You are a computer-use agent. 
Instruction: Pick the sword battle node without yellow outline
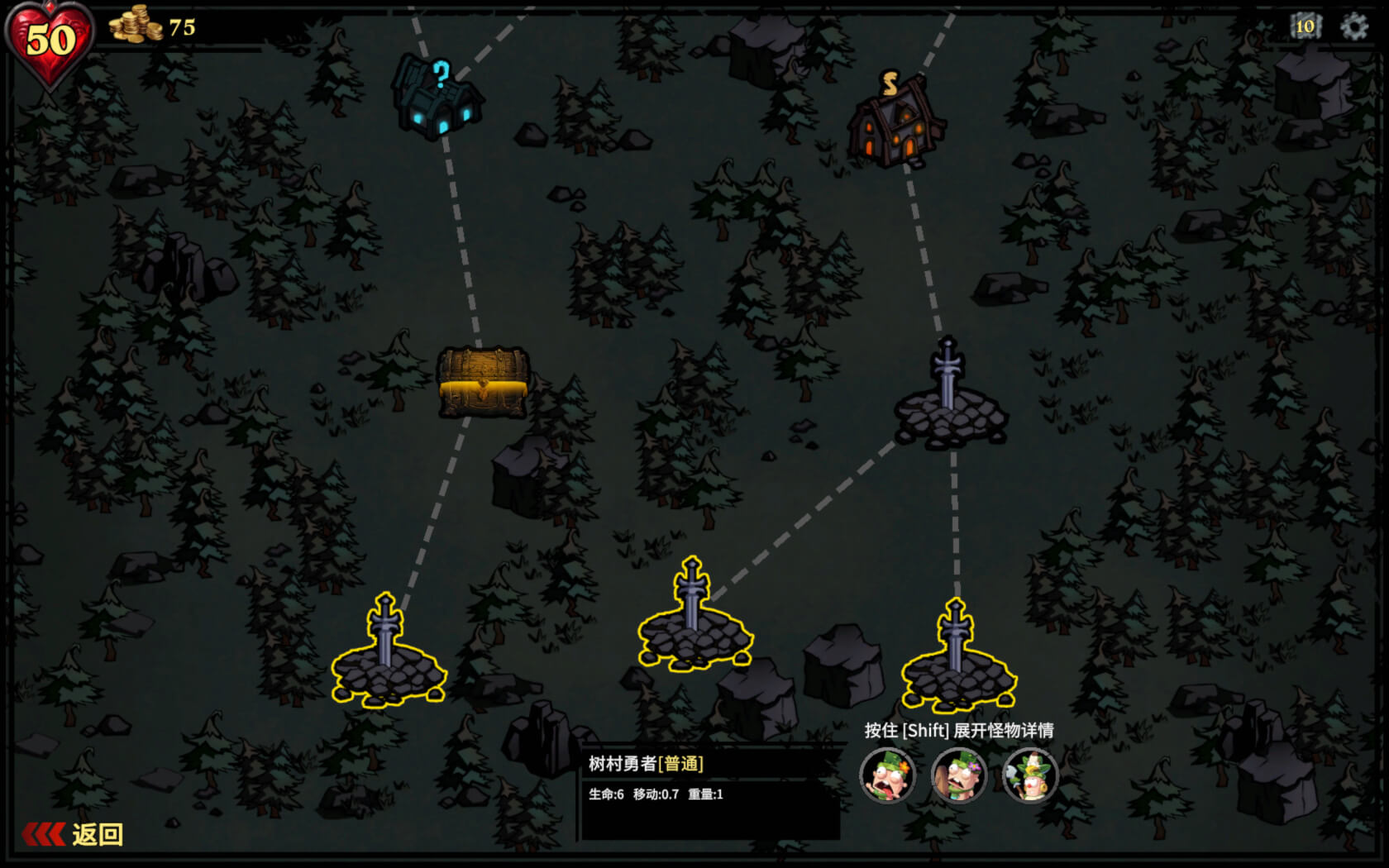click(949, 397)
